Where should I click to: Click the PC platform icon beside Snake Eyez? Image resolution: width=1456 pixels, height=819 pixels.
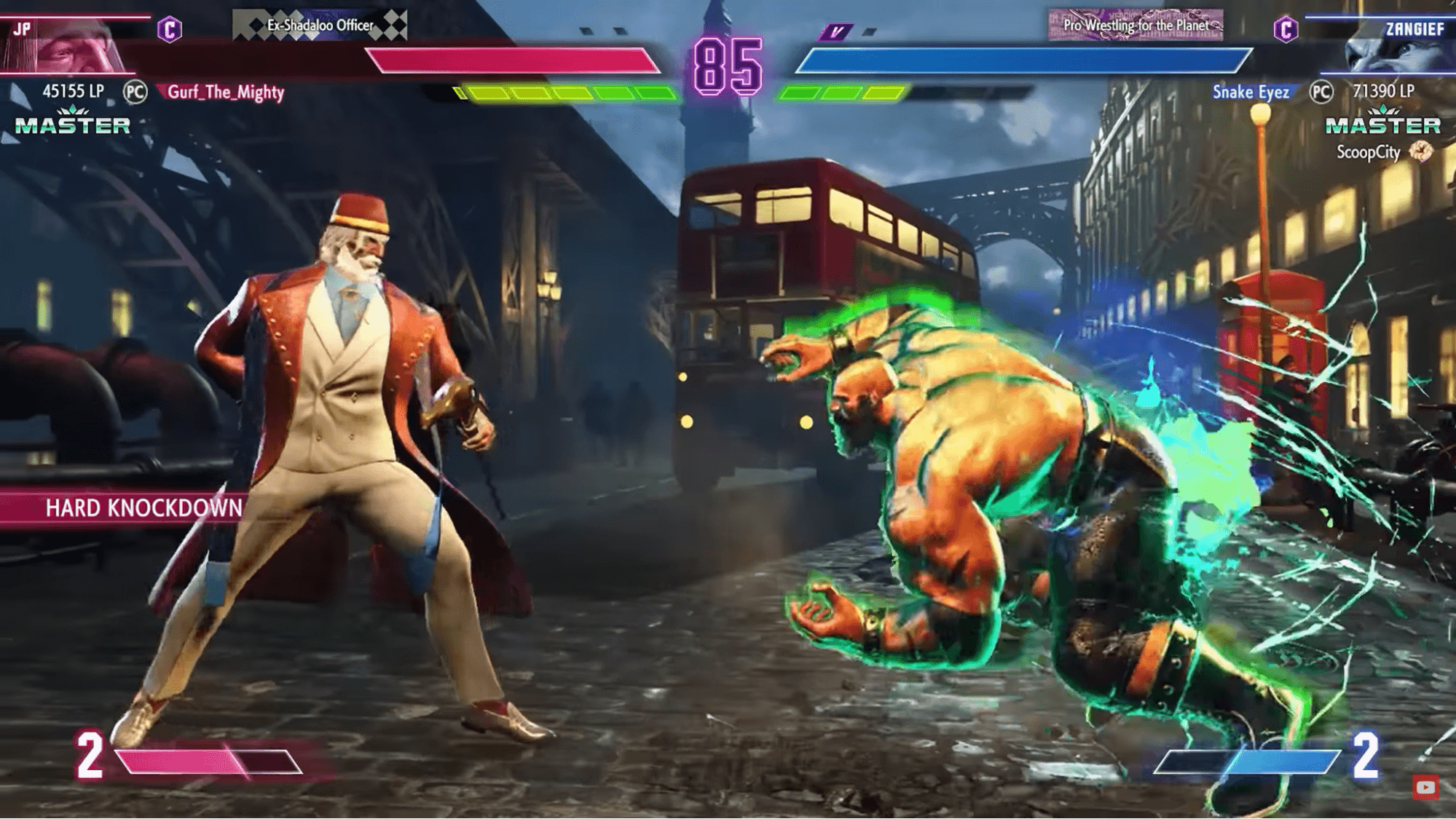1321,92
